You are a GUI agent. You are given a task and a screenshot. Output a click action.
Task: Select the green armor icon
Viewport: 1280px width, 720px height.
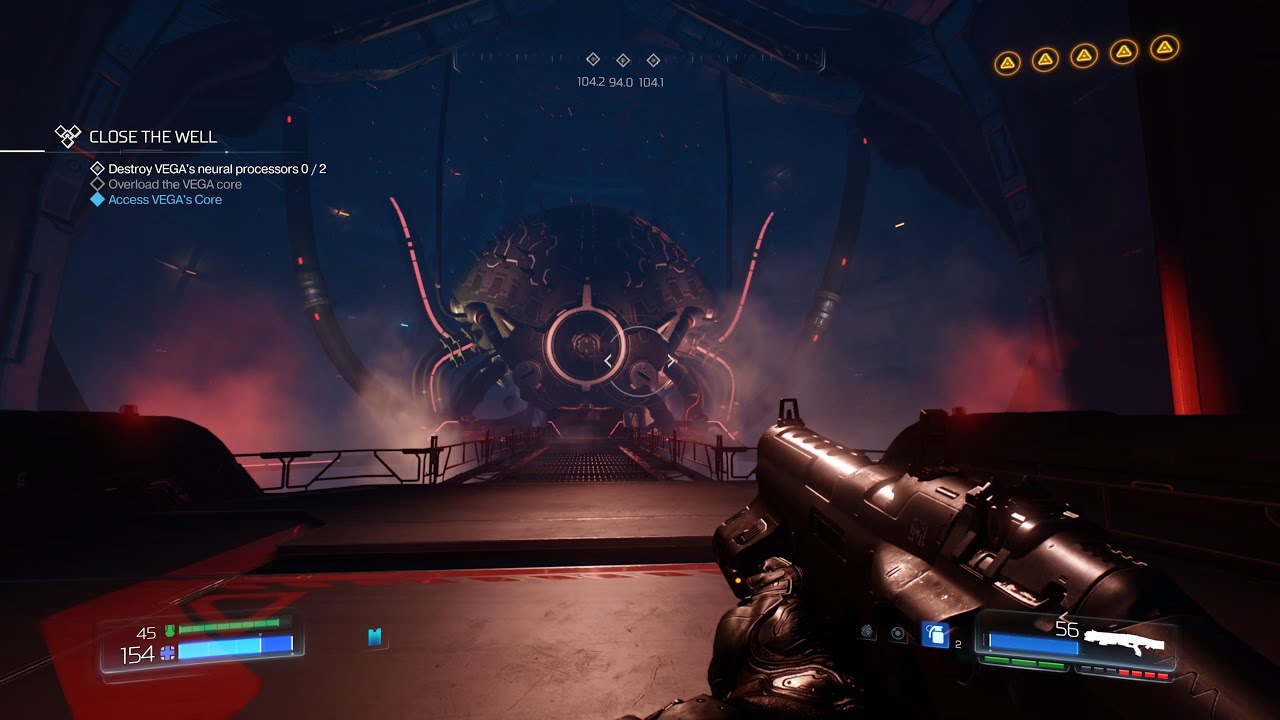(169, 631)
